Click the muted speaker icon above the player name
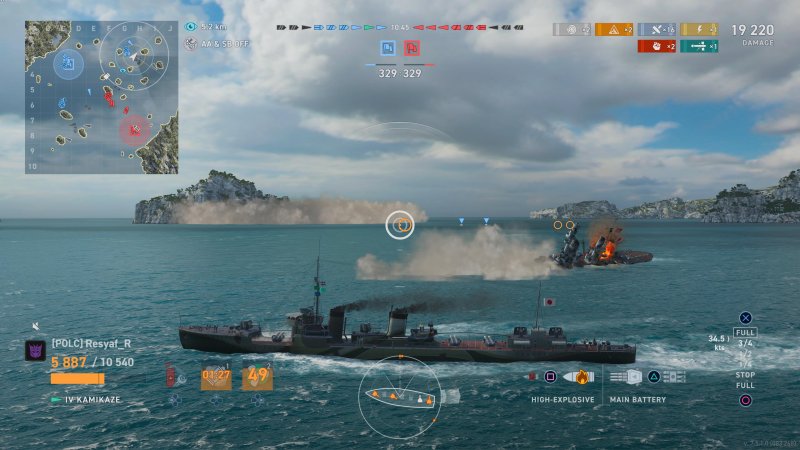Screen dimensions: 800x450 coord(37,326)
